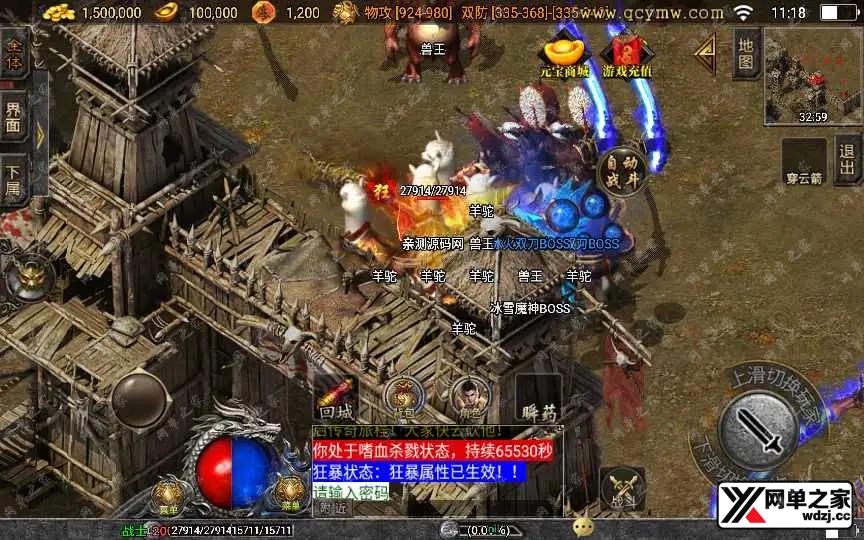Click the 请输入密码 password input field

pos(352,490)
